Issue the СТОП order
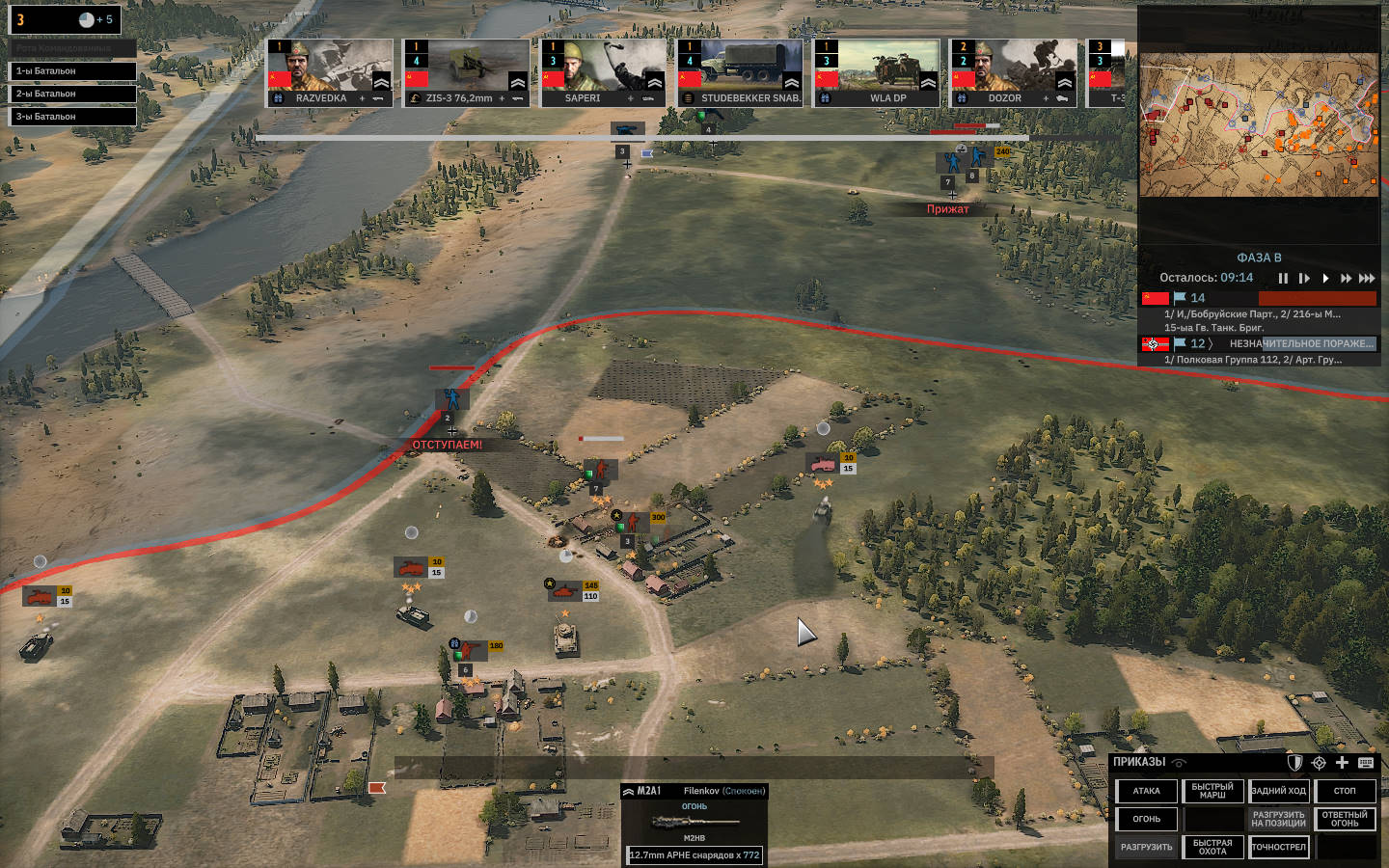The height and width of the screenshot is (868, 1389). [1345, 792]
